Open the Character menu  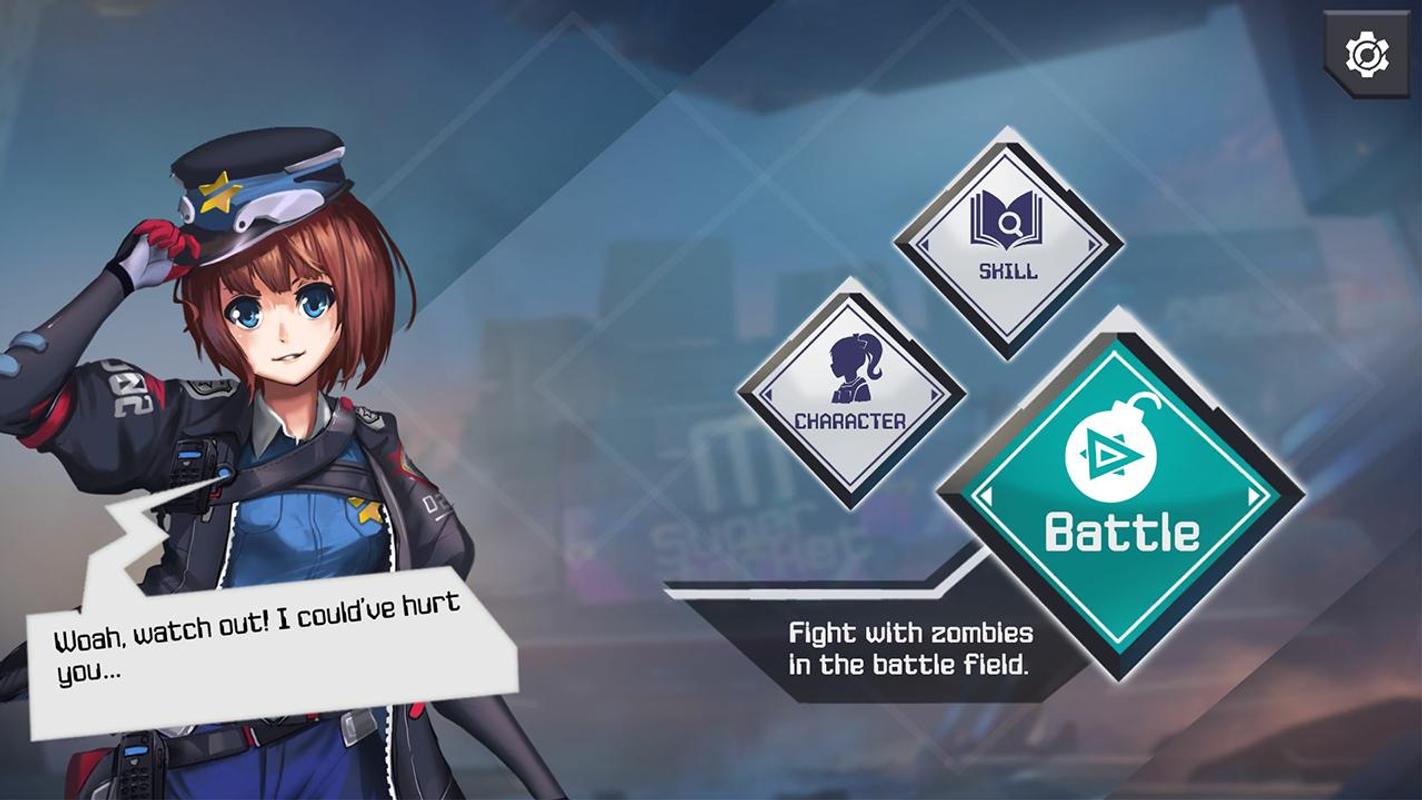[x=851, y=393]
